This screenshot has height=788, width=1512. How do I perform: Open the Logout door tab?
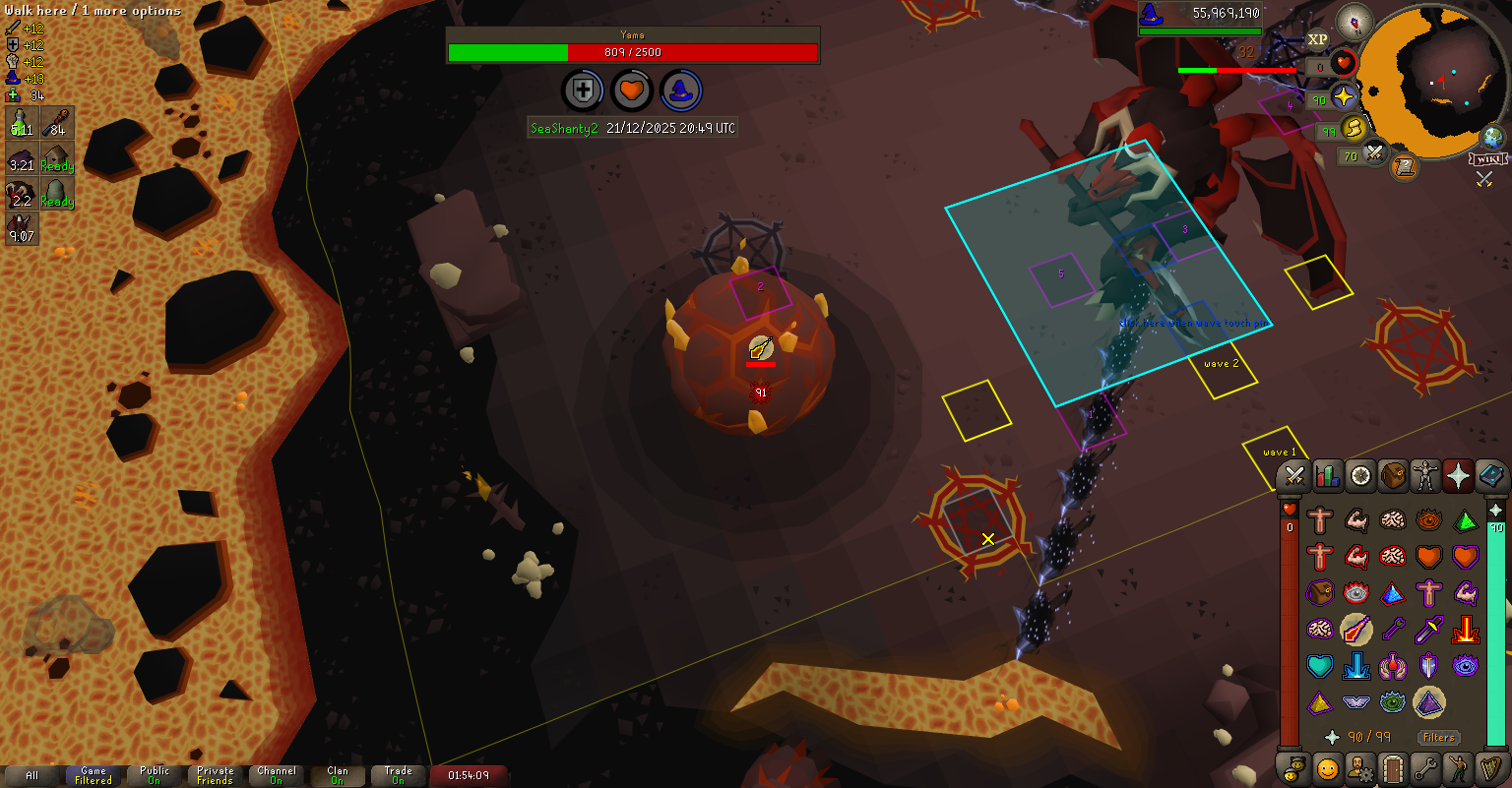(x=1393, y=767)
